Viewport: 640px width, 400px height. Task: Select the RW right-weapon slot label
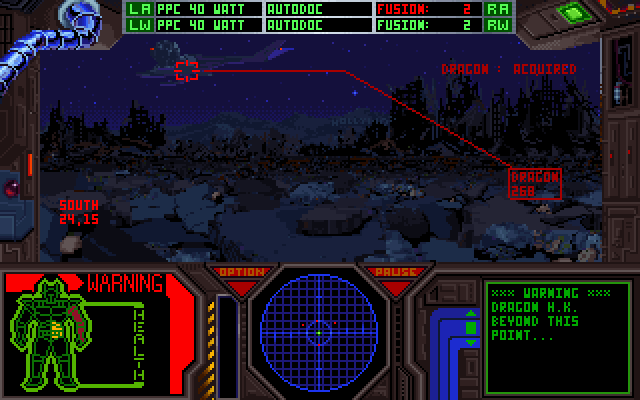497,25
